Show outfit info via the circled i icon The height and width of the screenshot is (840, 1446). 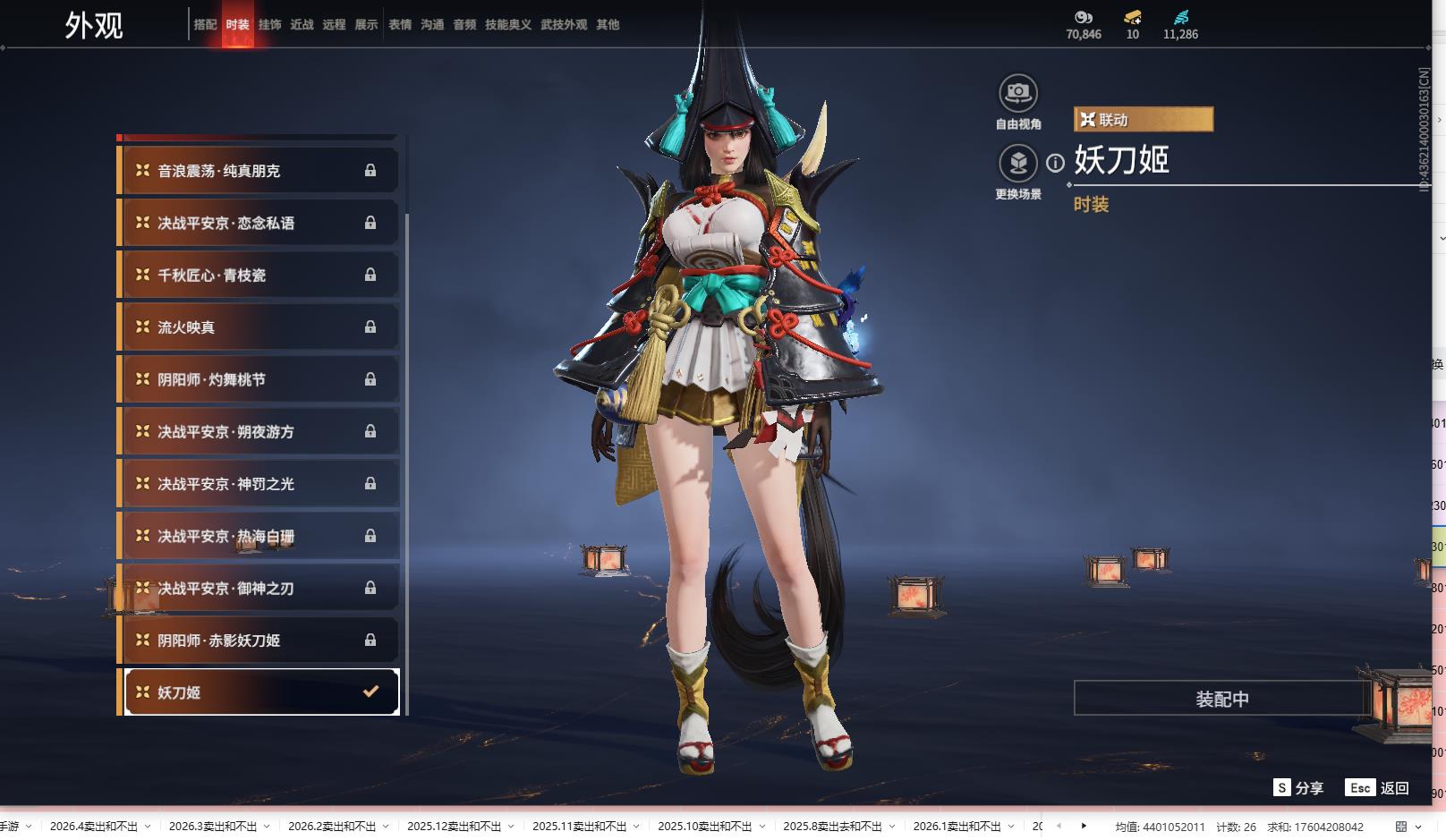[x=1056, y=163]
